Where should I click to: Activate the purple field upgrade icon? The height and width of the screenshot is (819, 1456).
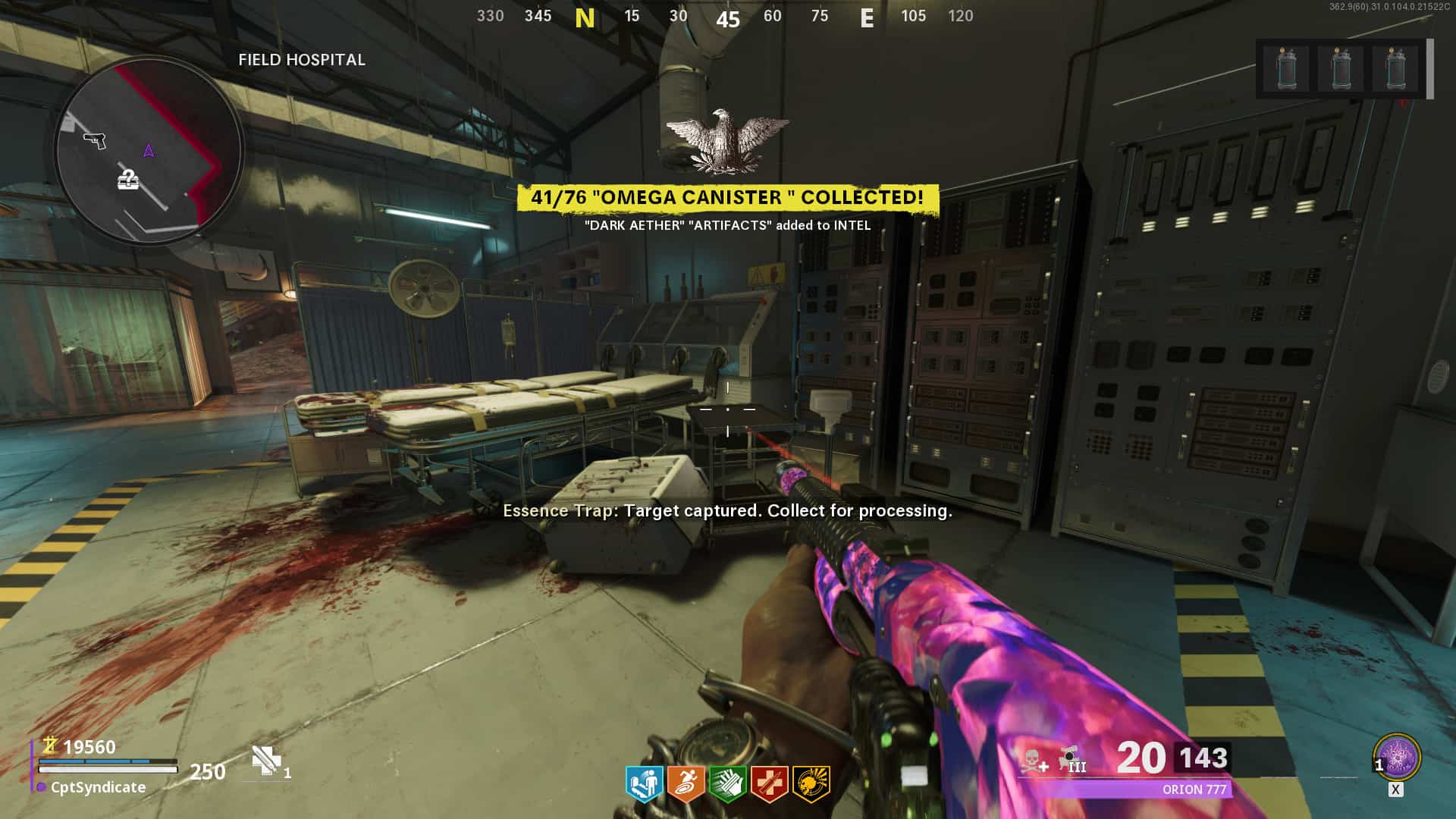(x=1397, y=757)
